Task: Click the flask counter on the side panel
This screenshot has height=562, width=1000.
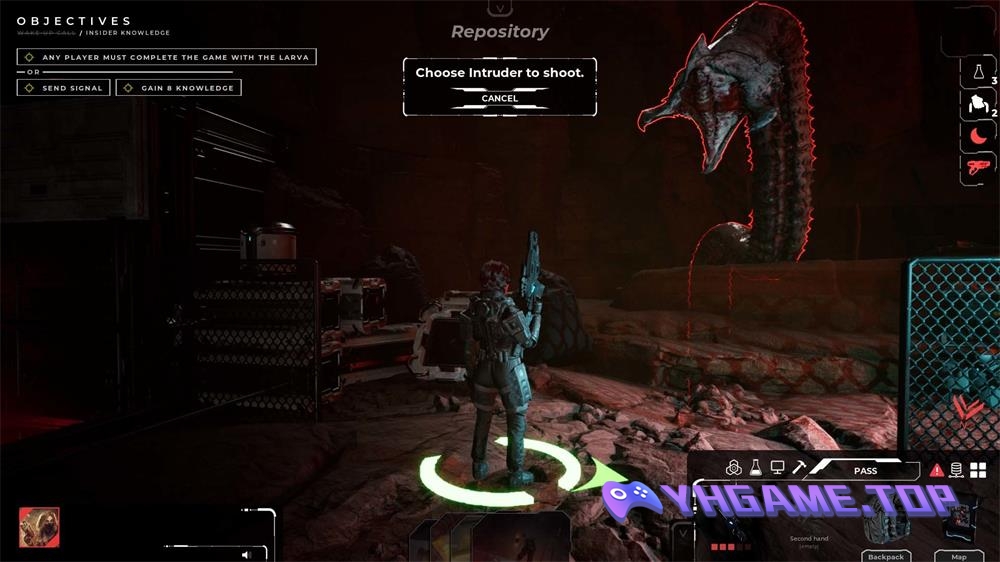Action: (977, 72)
